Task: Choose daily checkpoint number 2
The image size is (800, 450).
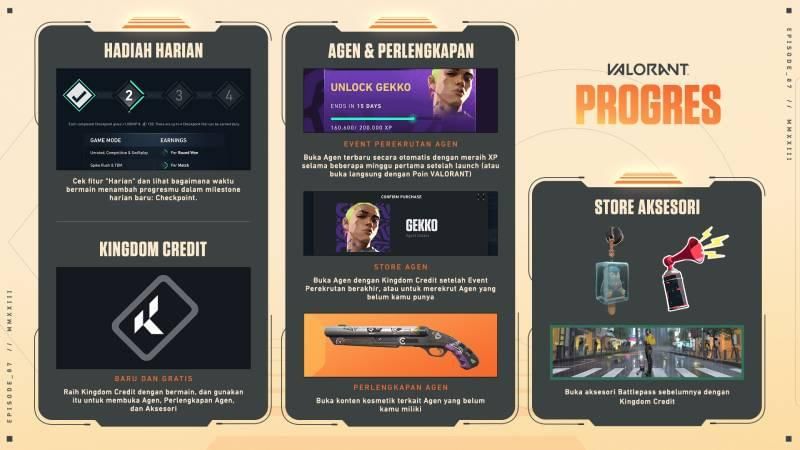Action: click(x=128, y=97)
